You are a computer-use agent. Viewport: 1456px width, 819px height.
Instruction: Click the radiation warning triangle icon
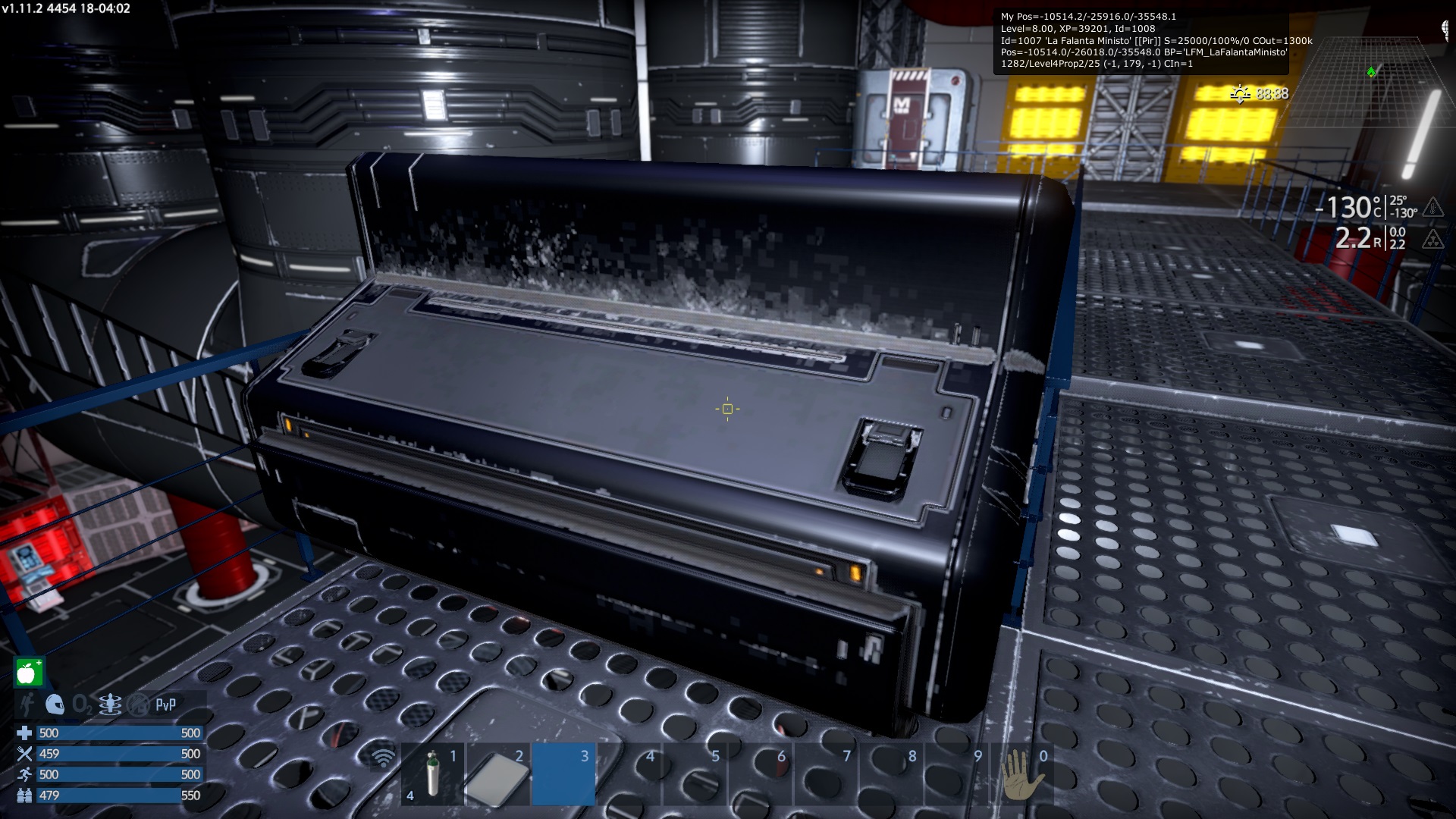click(1432, 239)
